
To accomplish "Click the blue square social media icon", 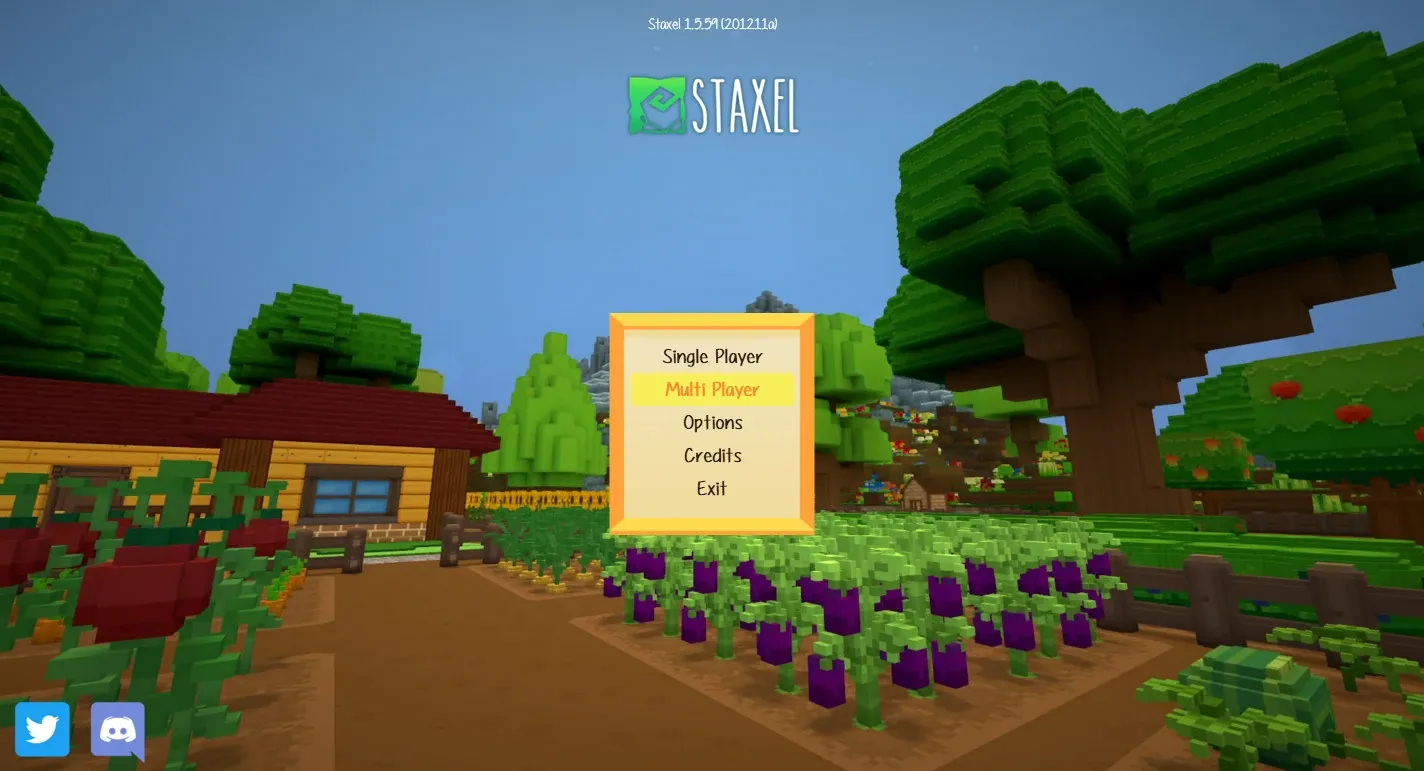I will coord(44,729).
